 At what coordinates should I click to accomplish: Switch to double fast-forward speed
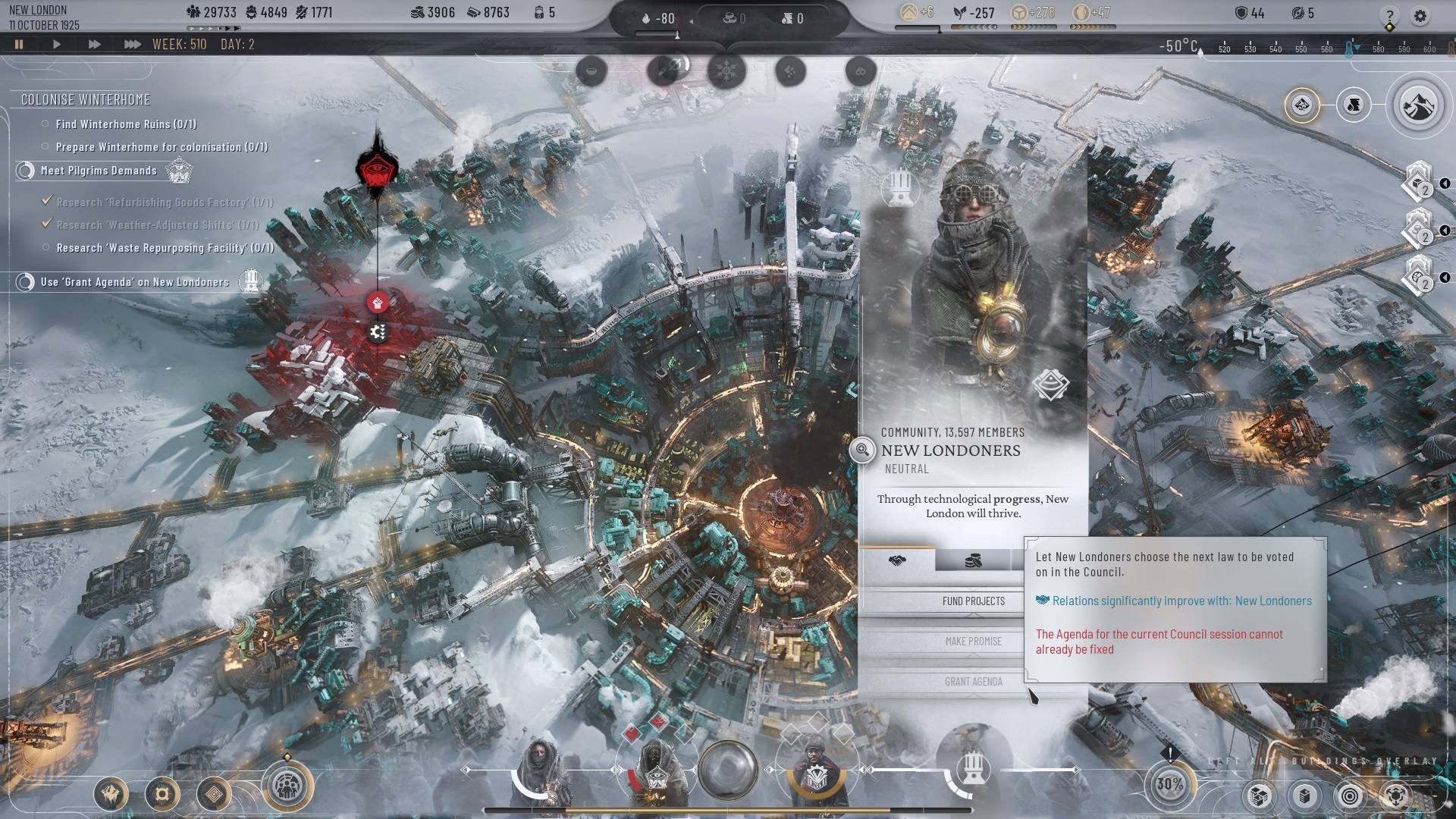[94, 45]
